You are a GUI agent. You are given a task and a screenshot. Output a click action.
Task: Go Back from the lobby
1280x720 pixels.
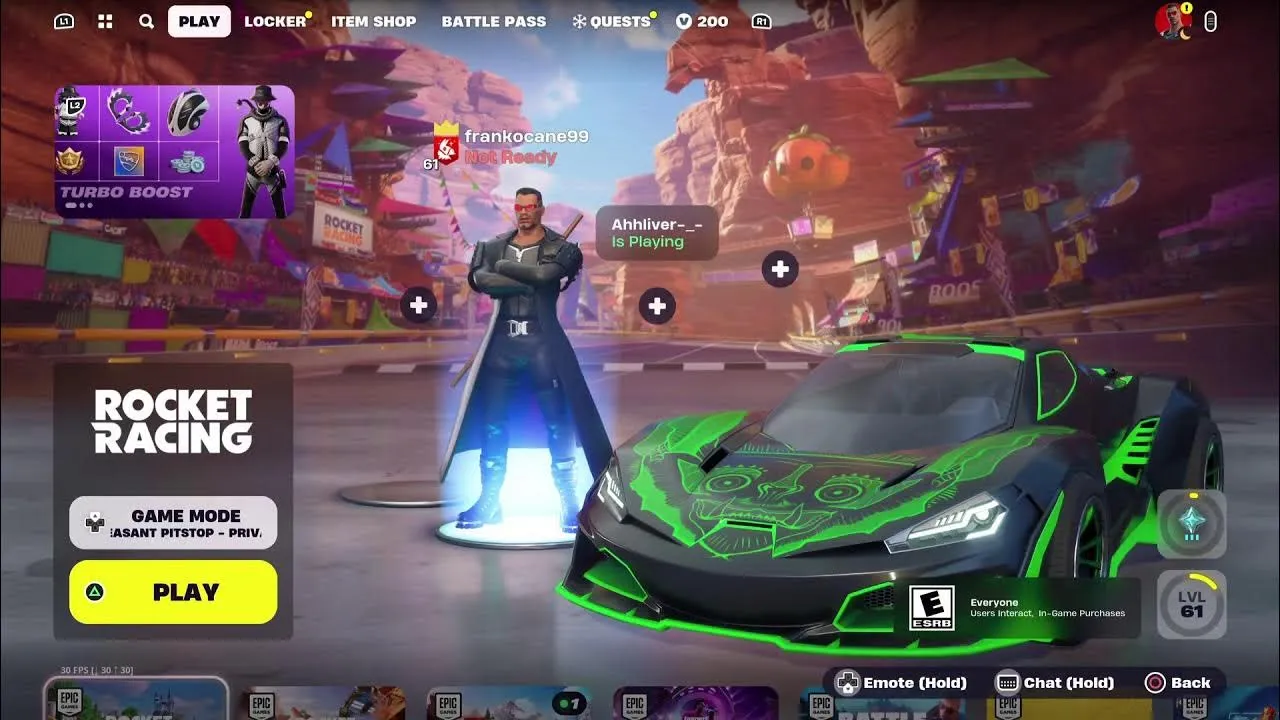[x=1178, y=683]
